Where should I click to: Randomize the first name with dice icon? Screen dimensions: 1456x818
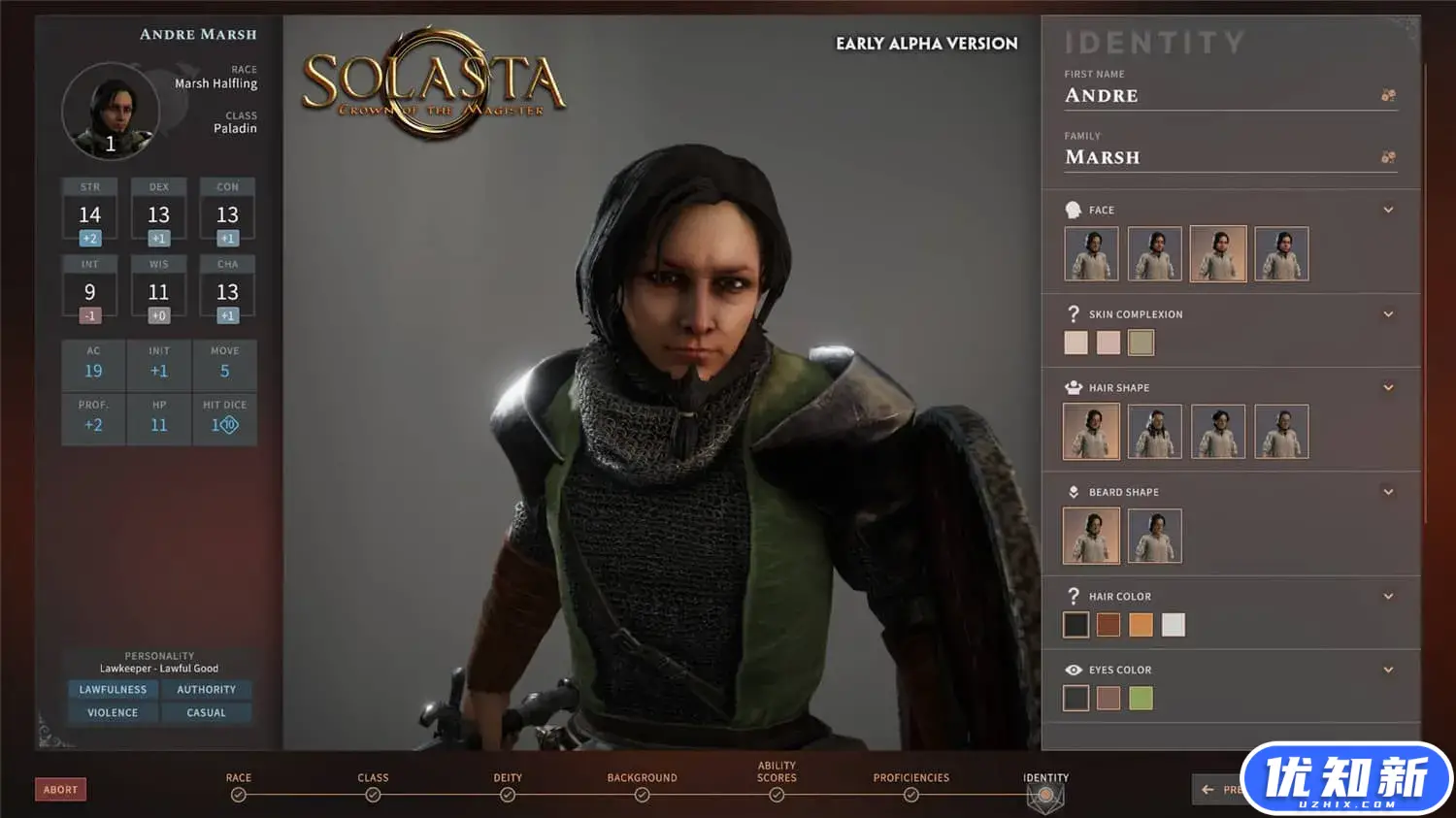click(x=1388, y=95)
